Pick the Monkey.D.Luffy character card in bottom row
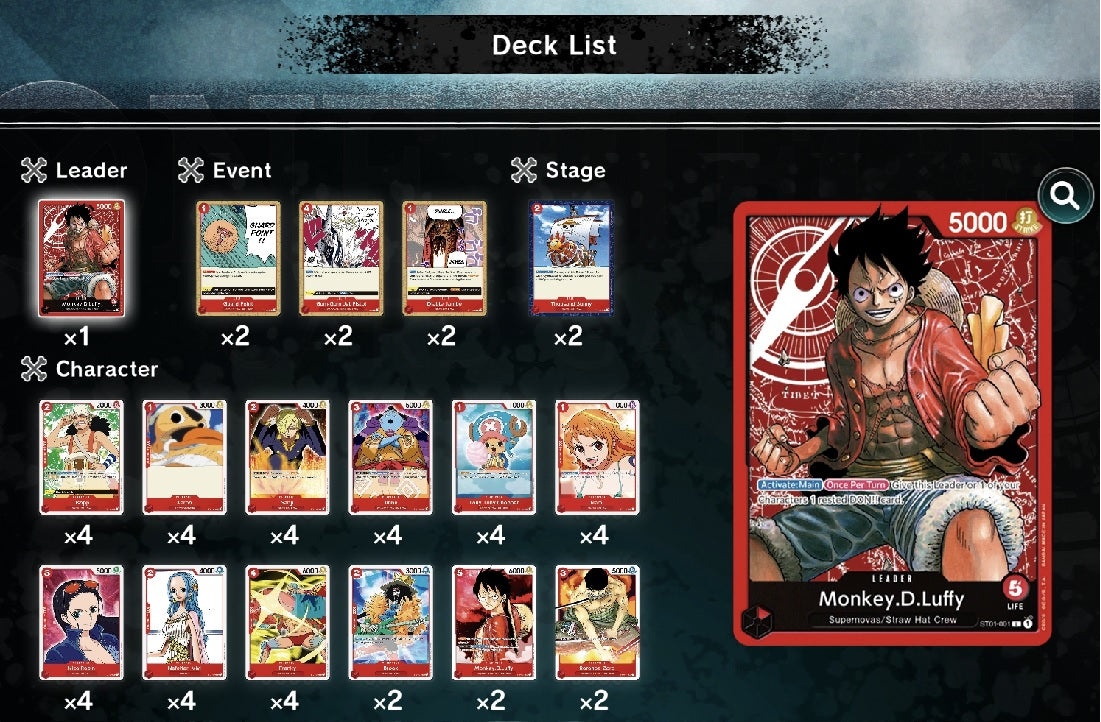 [493, 622]
